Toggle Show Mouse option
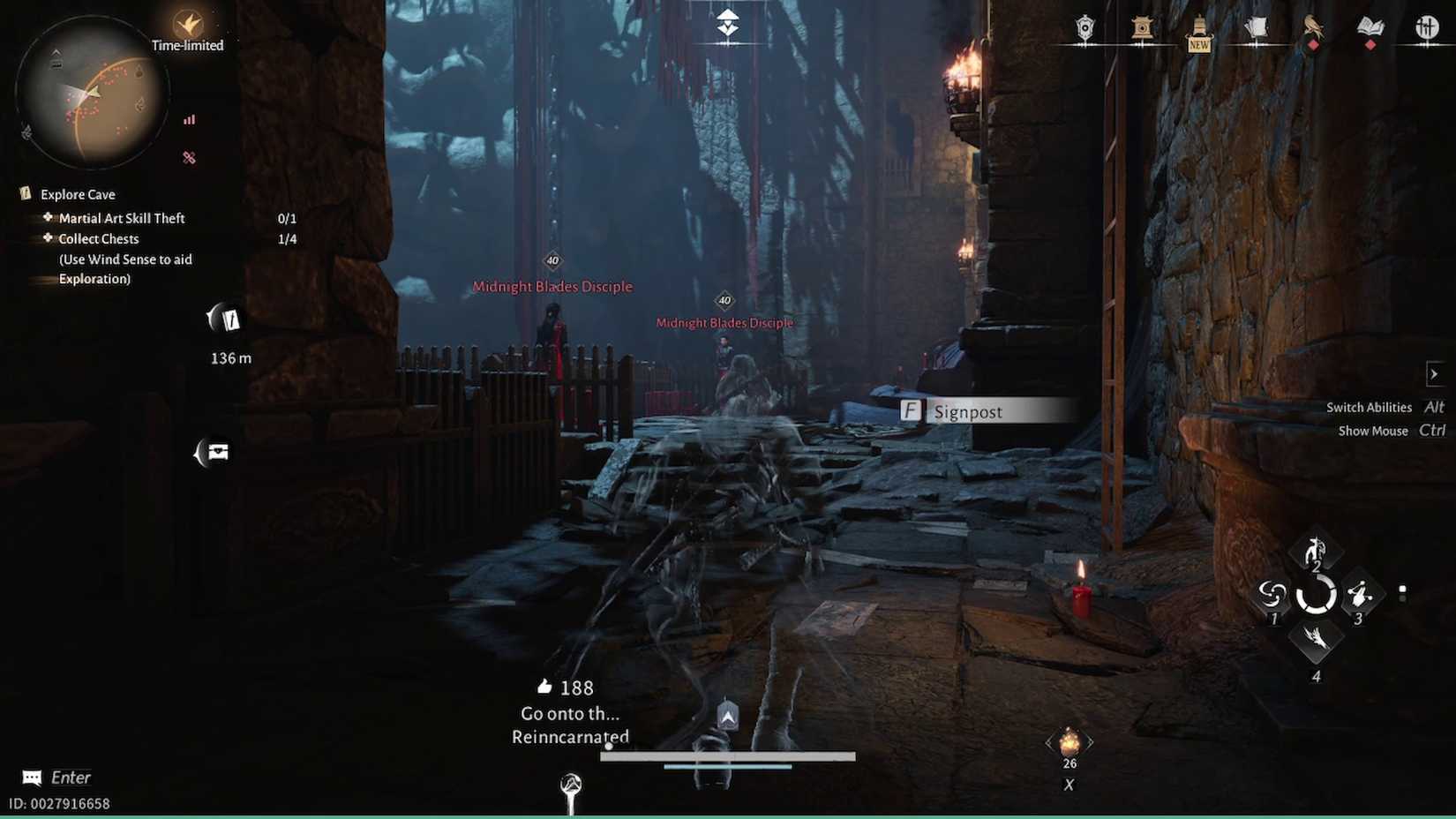Viewport: 1456px width, 819px height. tap(1373, 431)
